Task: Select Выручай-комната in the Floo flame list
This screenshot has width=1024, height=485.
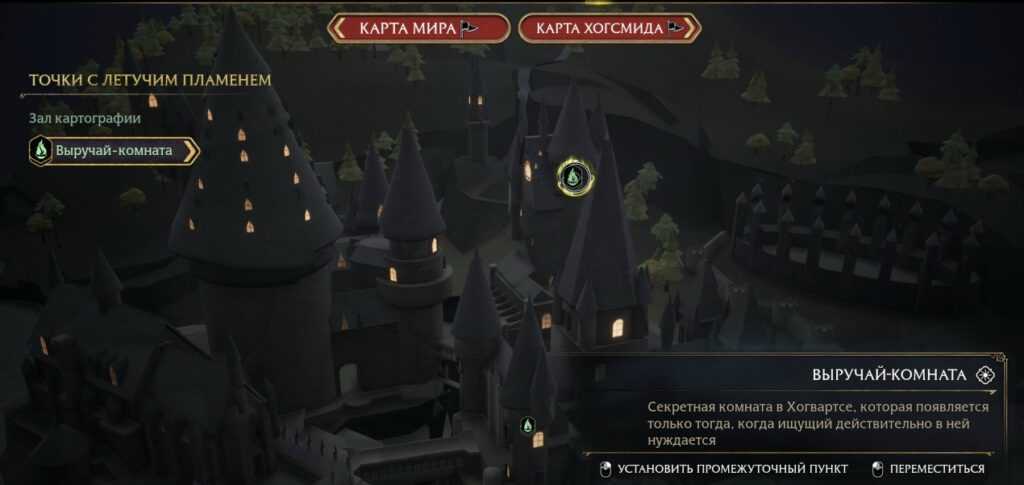Action: [x=114, y=151]
